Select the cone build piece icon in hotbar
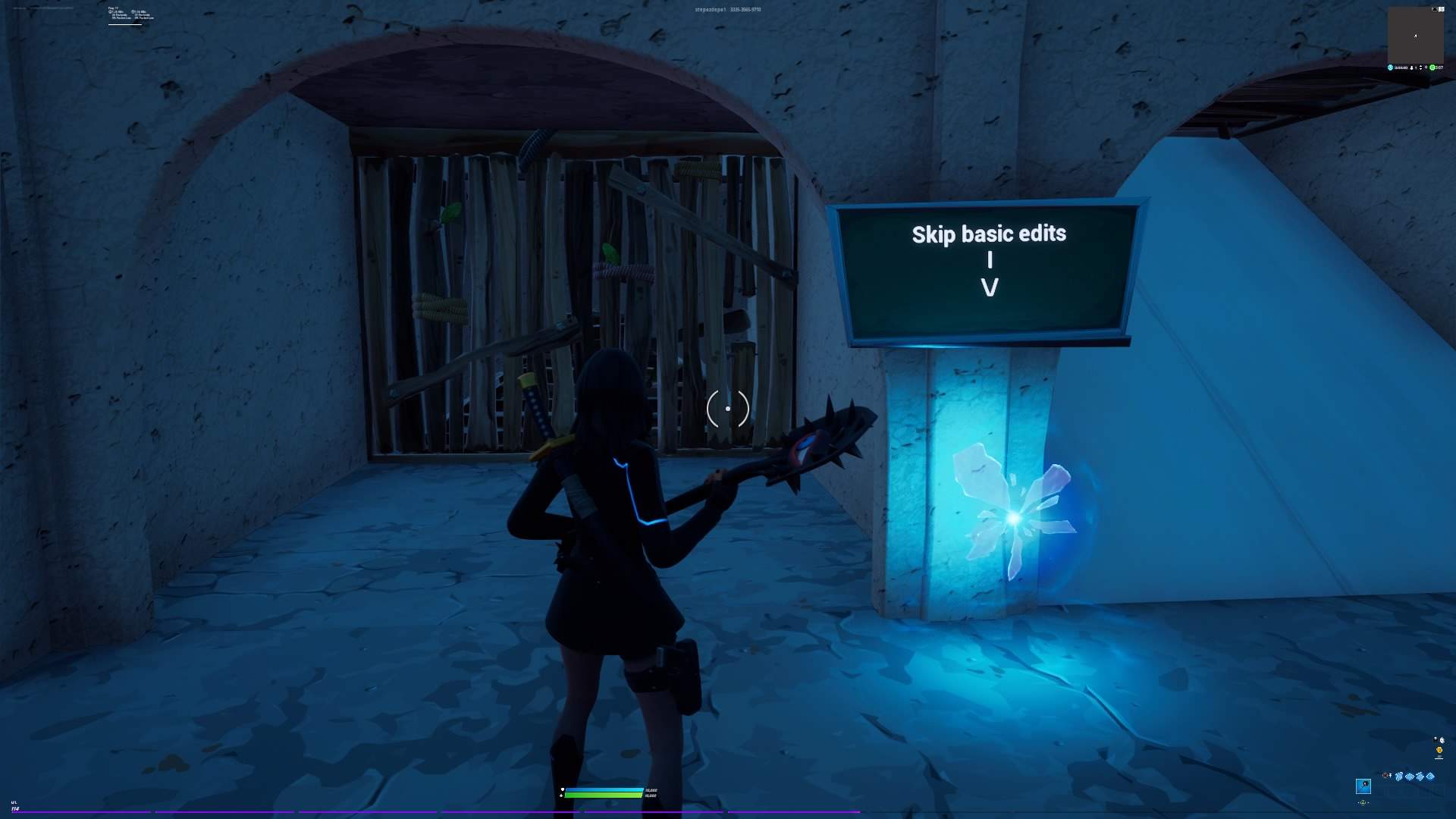The height and width of the screenshot is (819, 1456). (1430, 776)
